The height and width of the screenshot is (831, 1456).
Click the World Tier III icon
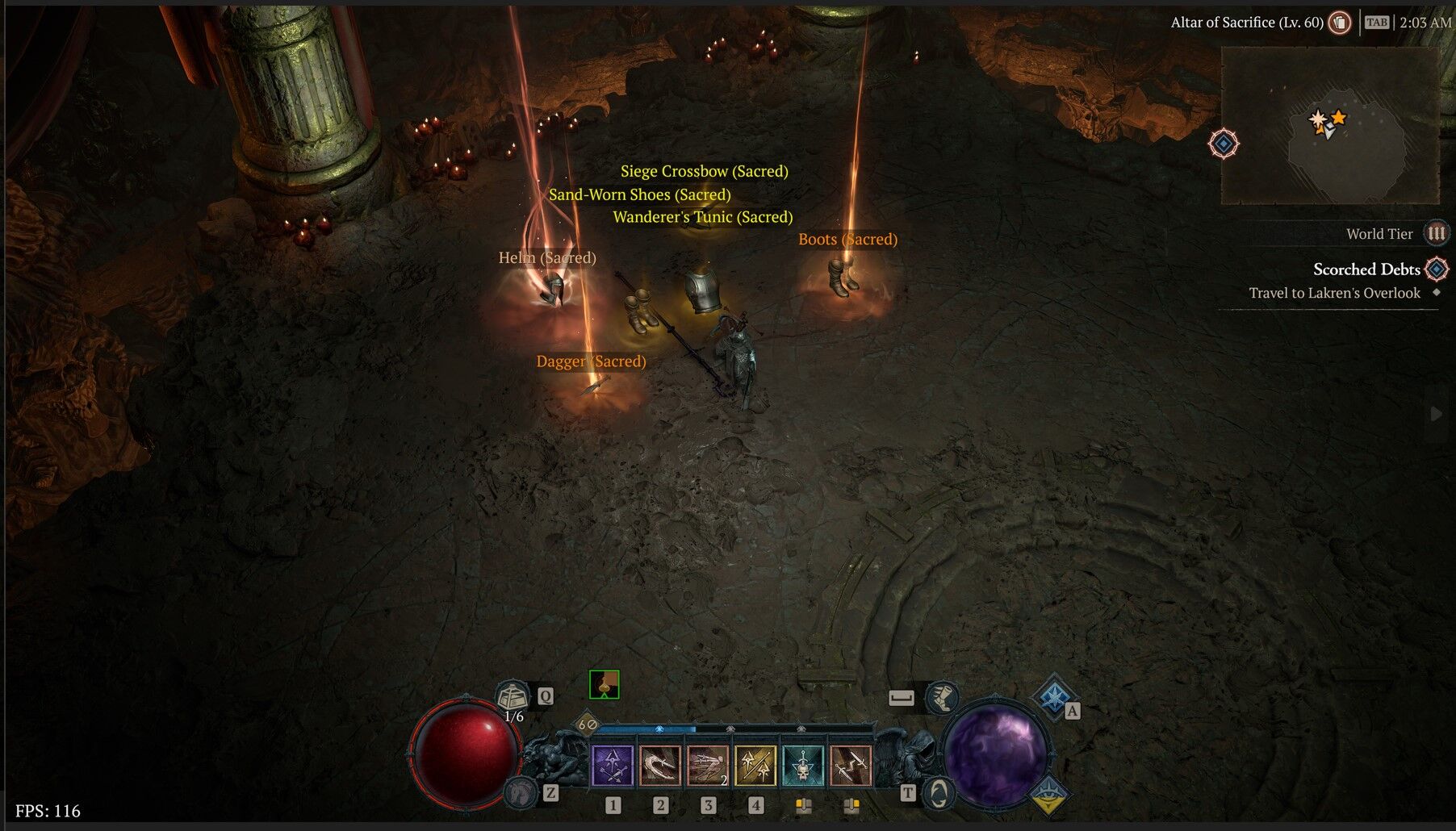[x=1436, y=234]
